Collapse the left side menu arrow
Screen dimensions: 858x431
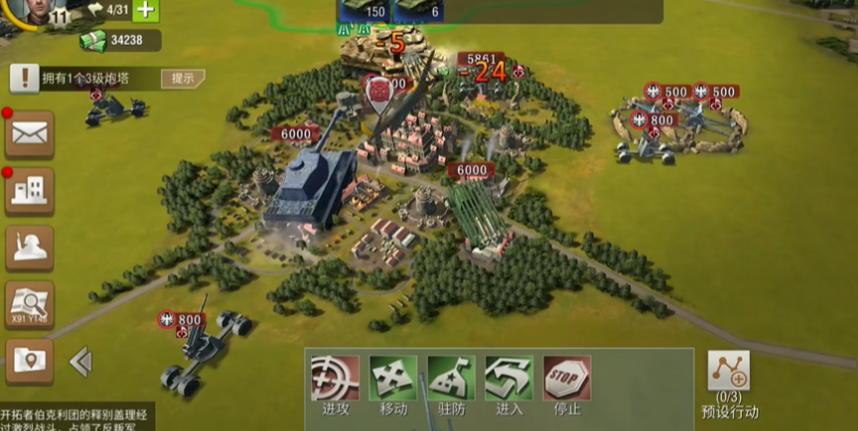(81, 361)
